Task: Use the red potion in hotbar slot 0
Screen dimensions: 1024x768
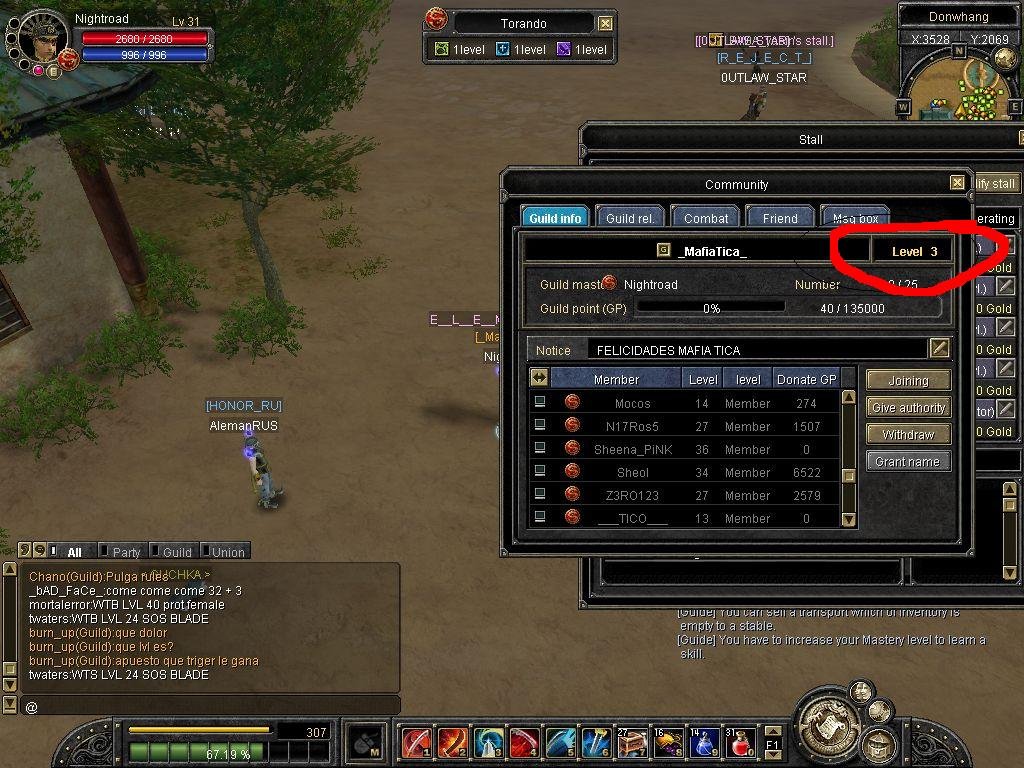Action: [741, 744]
